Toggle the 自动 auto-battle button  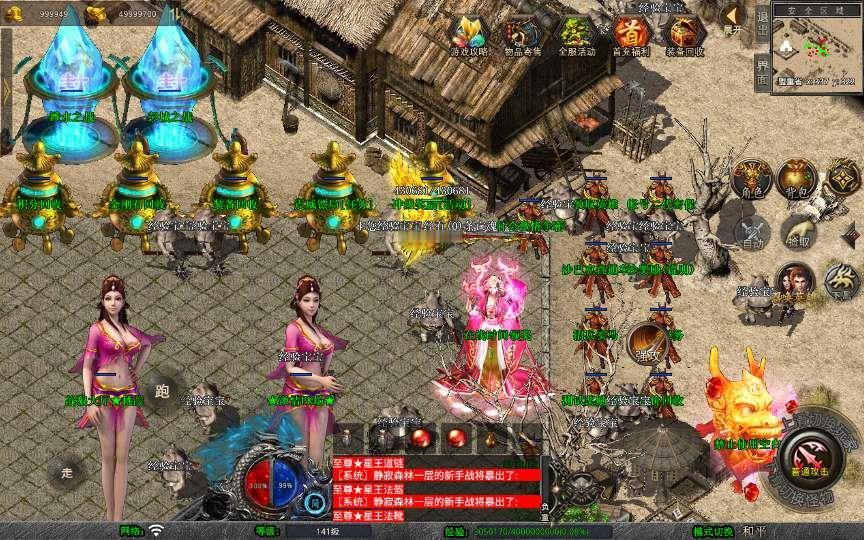point(753,232)
